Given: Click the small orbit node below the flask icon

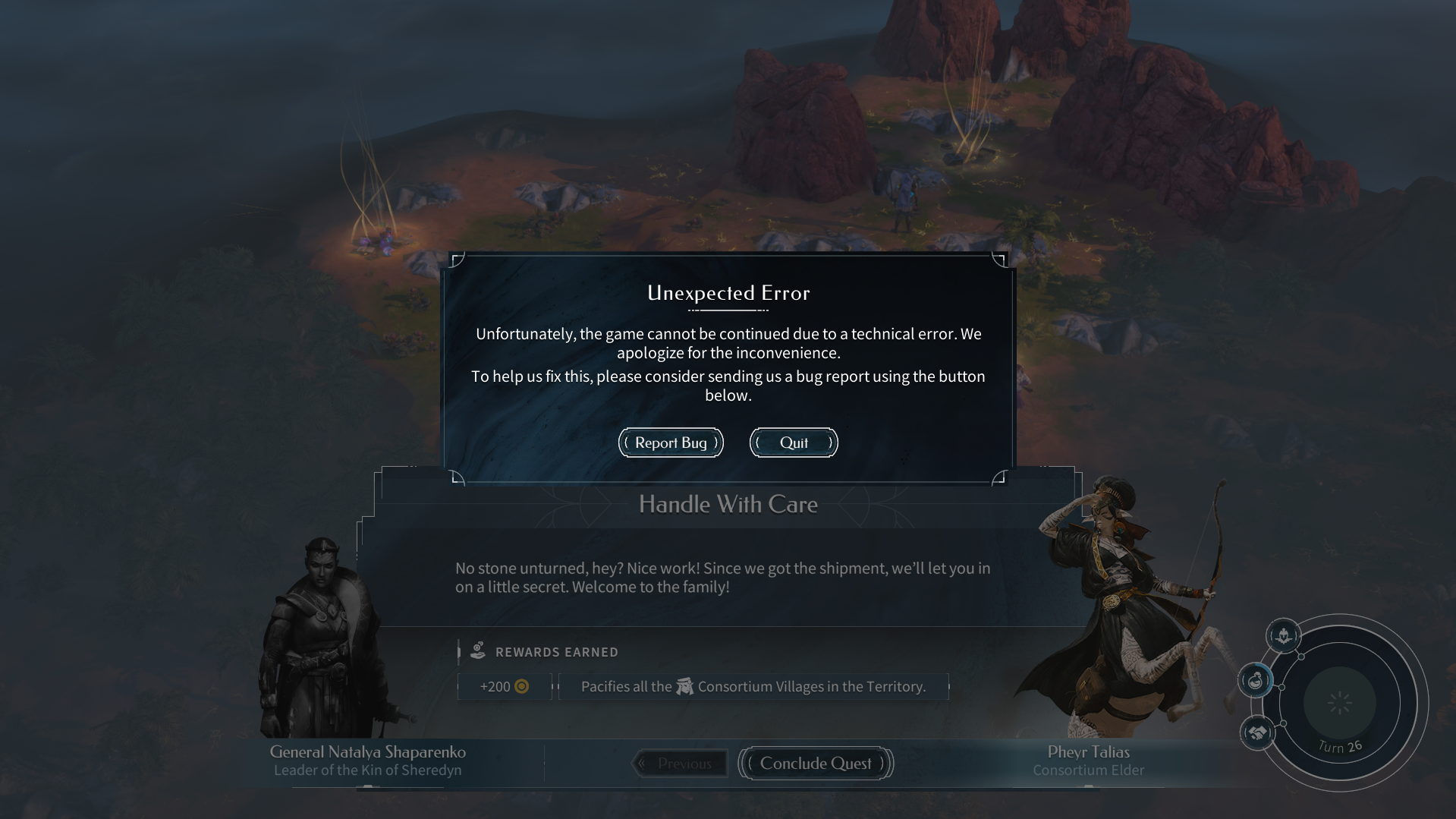Looking at the screenshot, I should [x=1283, y=723].
